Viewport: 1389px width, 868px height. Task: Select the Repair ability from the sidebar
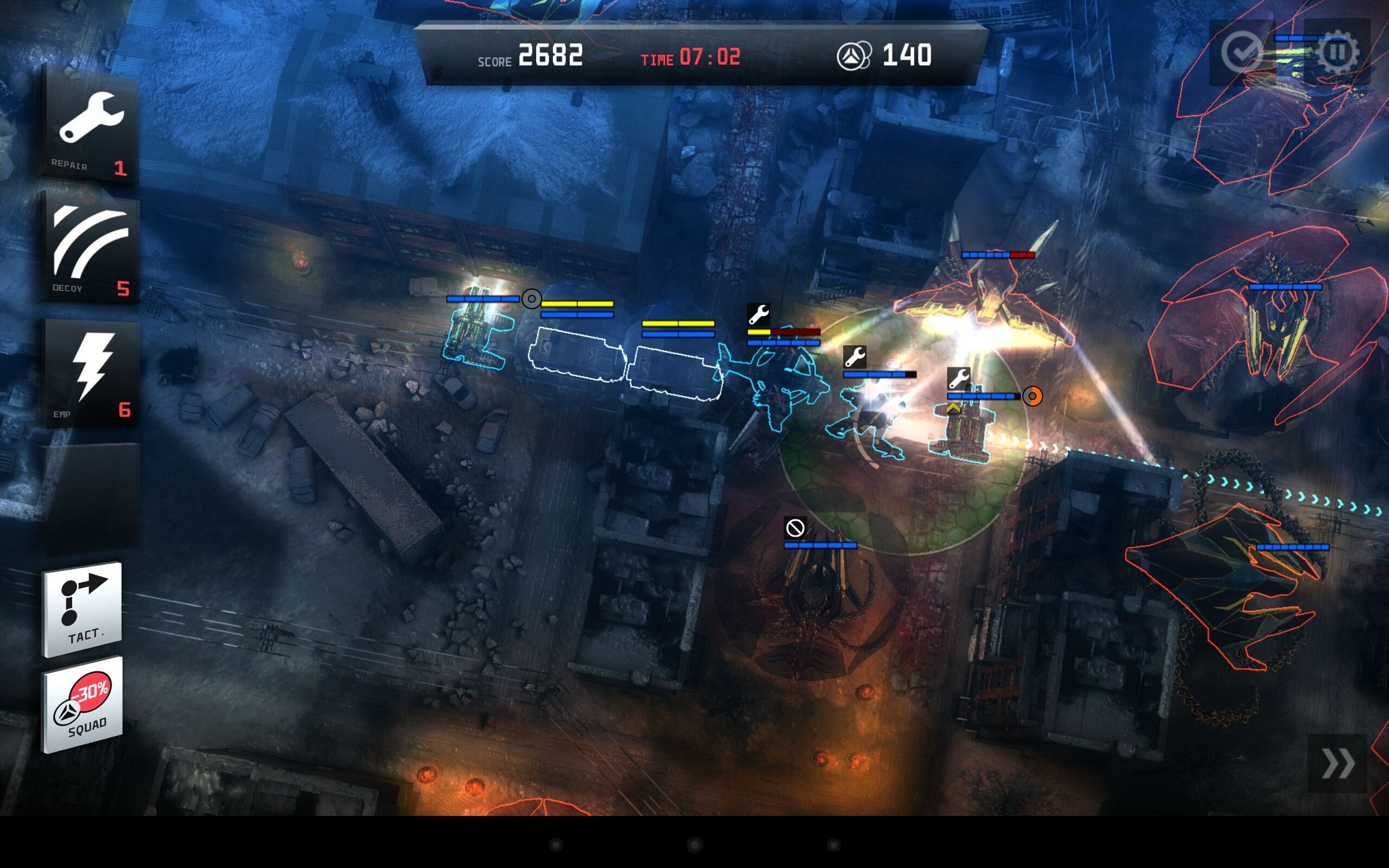coord(89,125)
